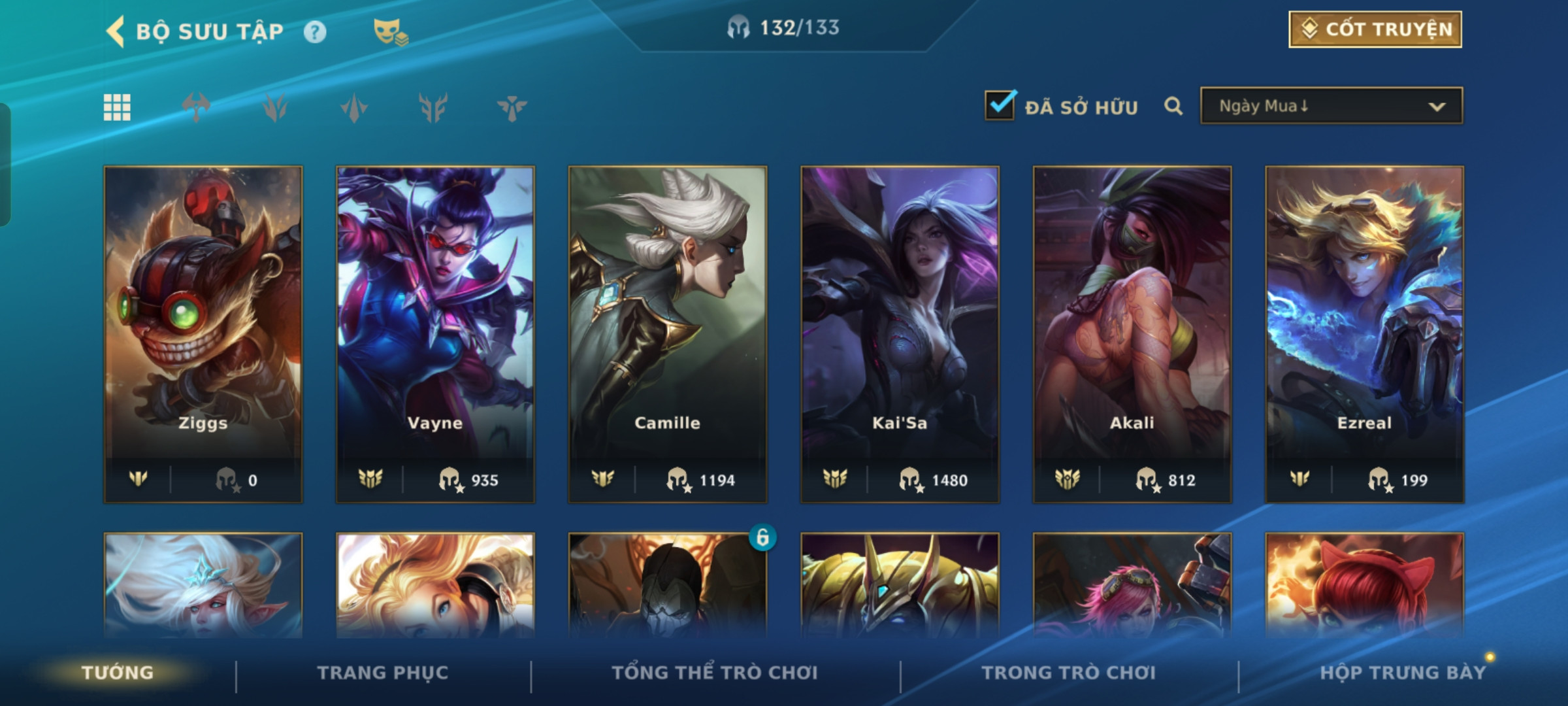Open the Tổng Thể Trò Chơi tab
This screenshot has height=706, width=1568.
click(715, 673)
